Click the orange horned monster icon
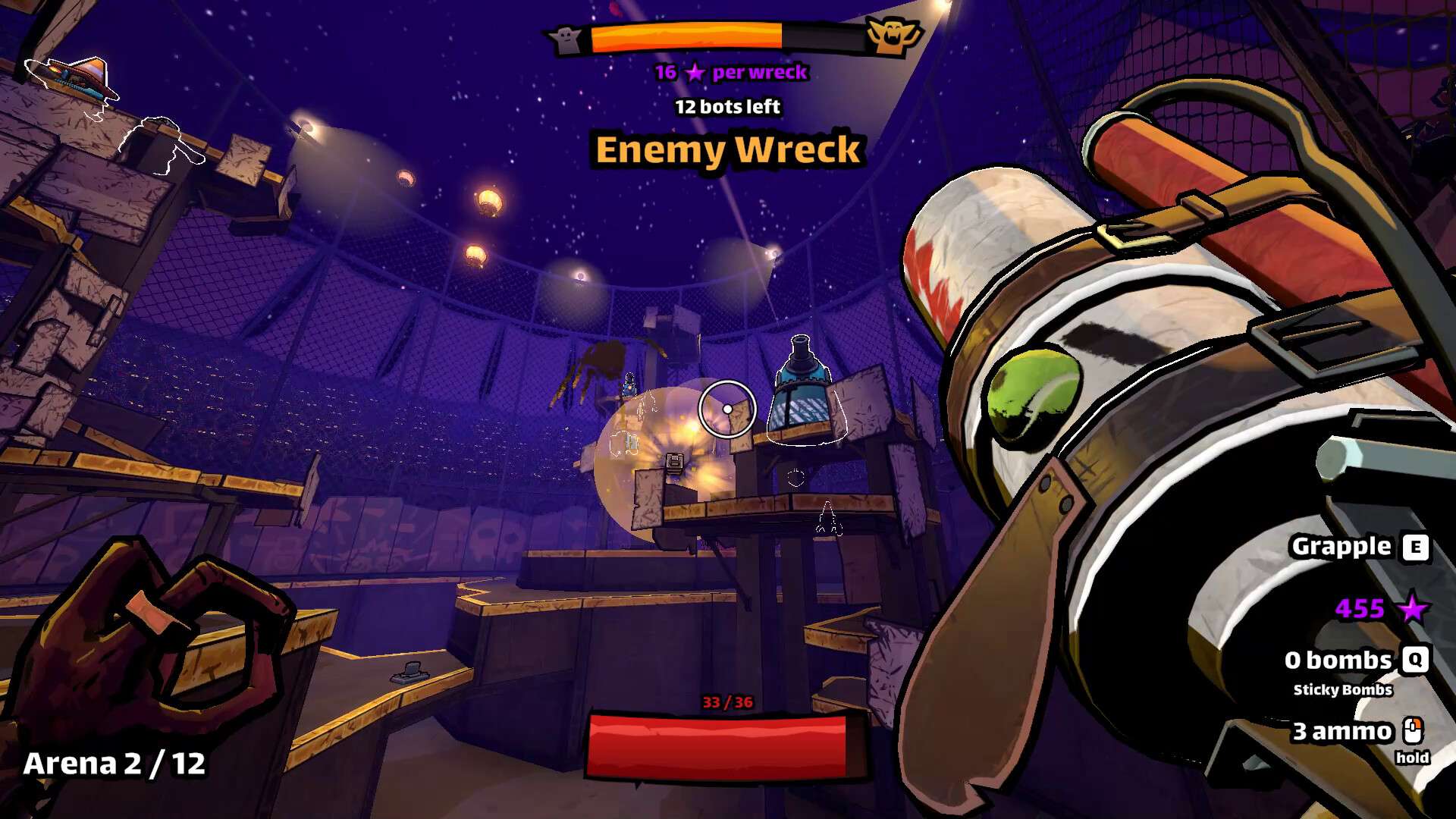 893,36
